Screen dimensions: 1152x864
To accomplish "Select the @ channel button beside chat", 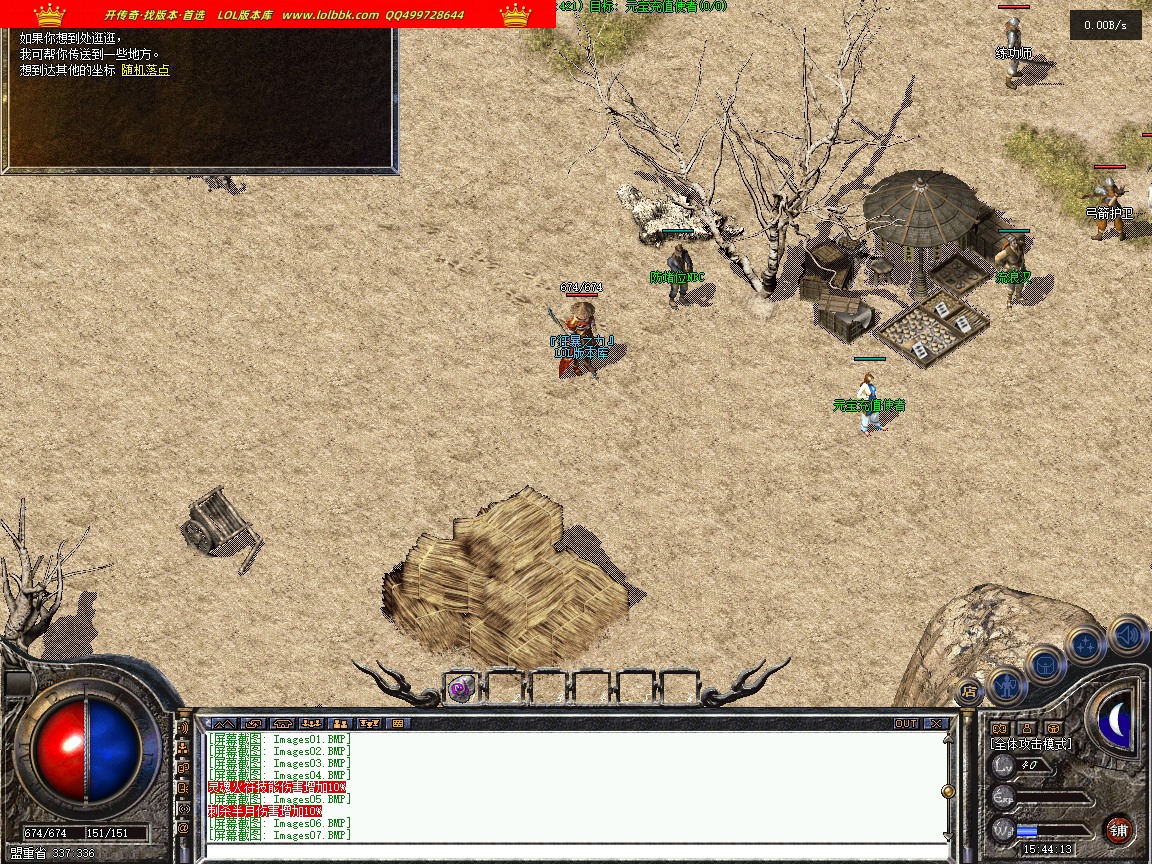I will tap(183, 828).
